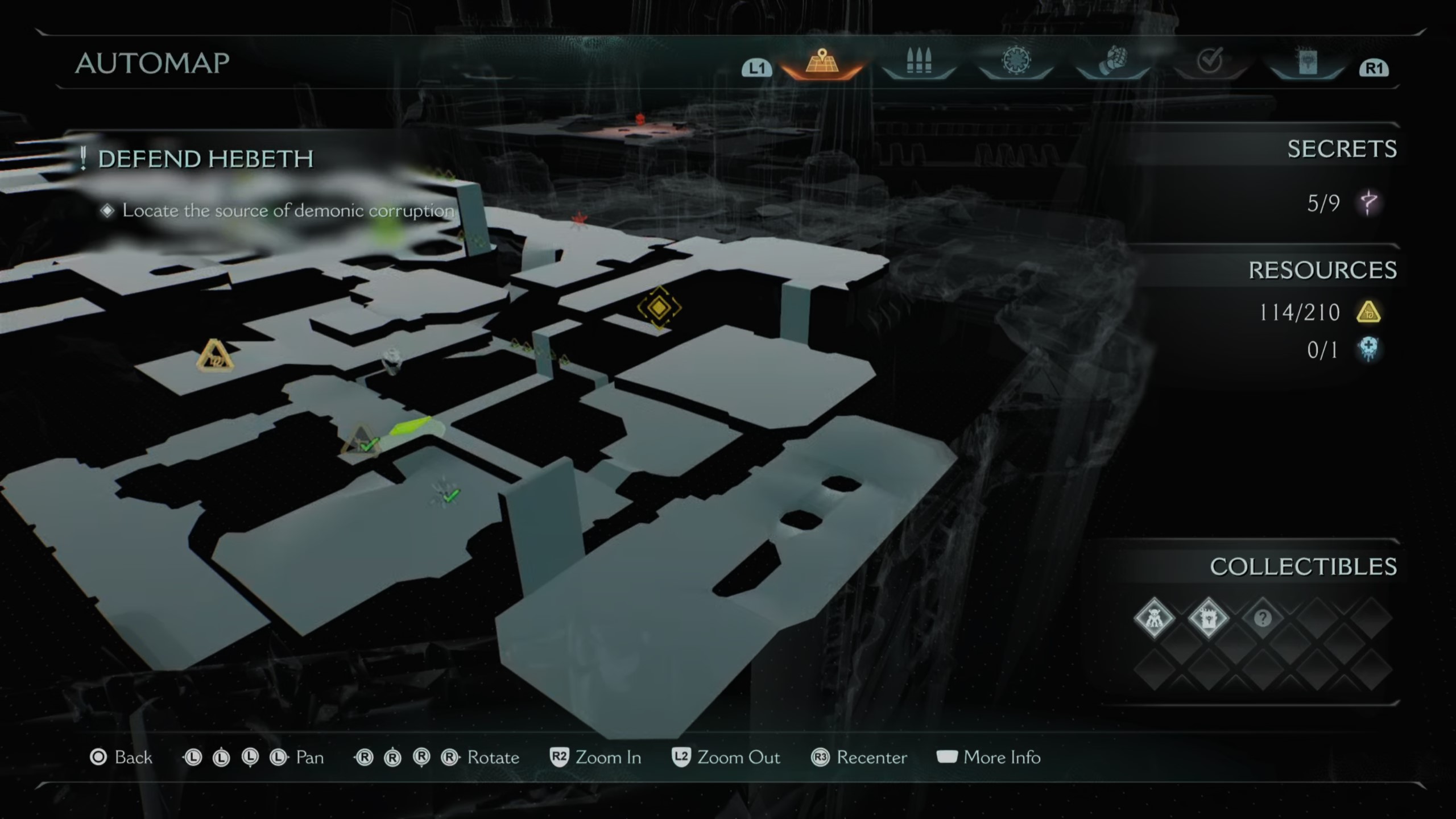Click the gold resource triangle counter icon
The width and height of the screenshot is (1456, 819).
(1368, 312)
